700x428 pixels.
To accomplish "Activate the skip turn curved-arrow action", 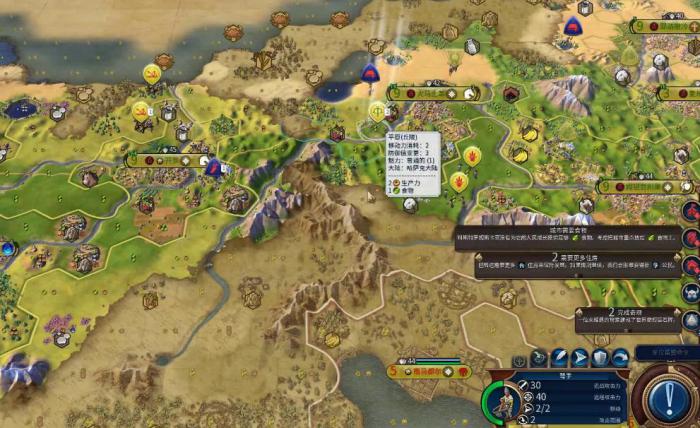I will pos(620,358).
